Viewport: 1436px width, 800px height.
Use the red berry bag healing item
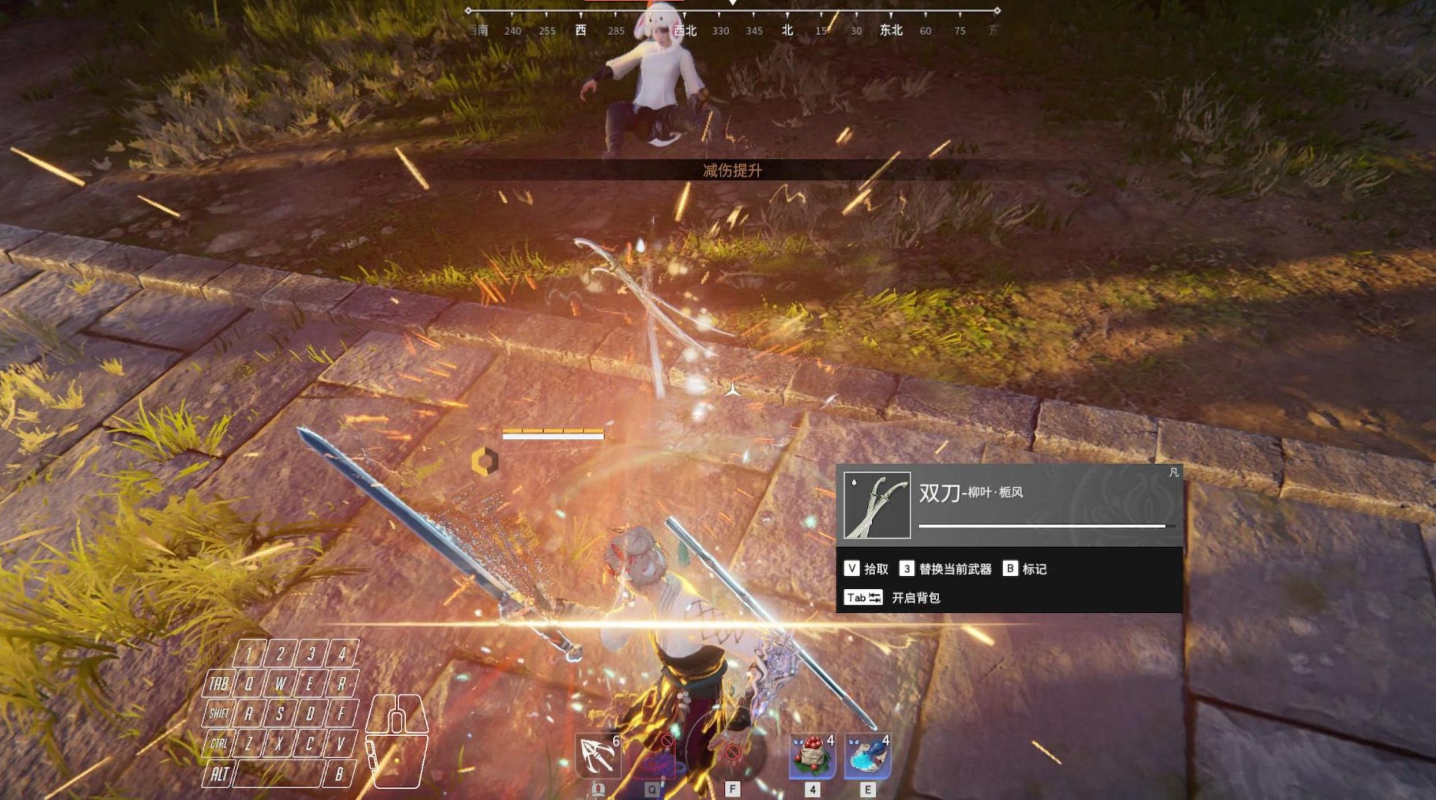[x=812, y=757]
